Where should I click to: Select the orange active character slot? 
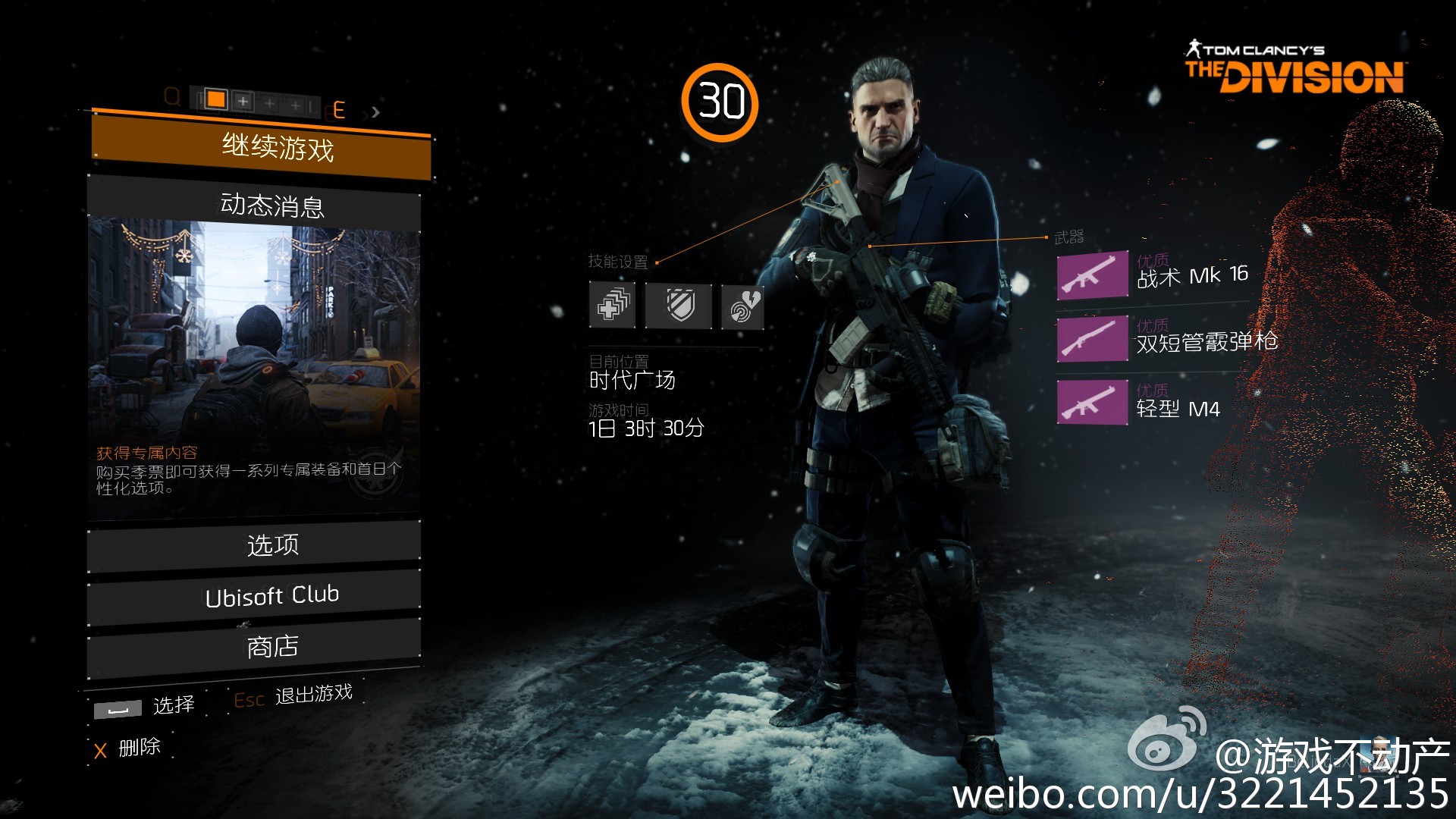(216, 99)
